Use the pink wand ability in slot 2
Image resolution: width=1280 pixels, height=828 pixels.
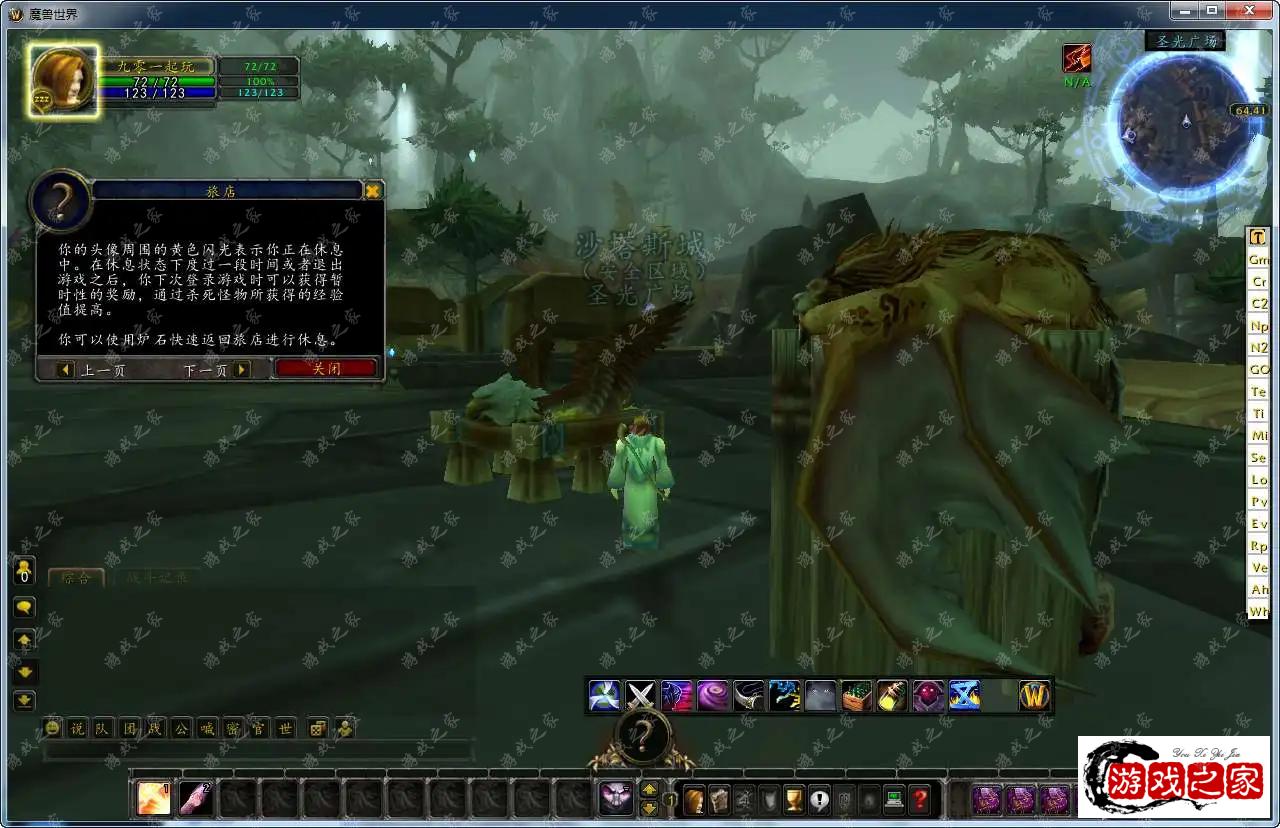[195, 798]
